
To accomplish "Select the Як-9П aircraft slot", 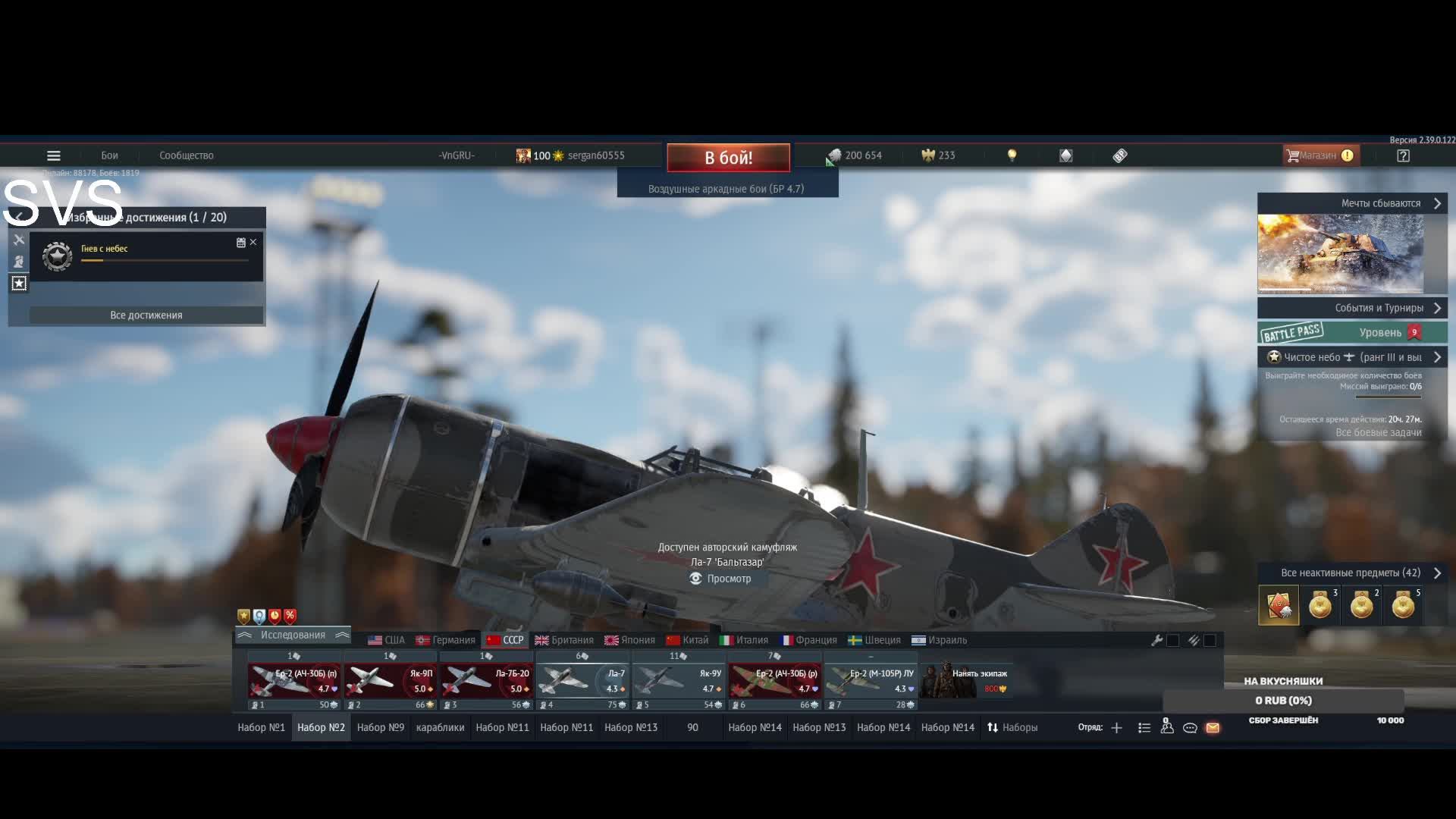I will coord(390,680).
